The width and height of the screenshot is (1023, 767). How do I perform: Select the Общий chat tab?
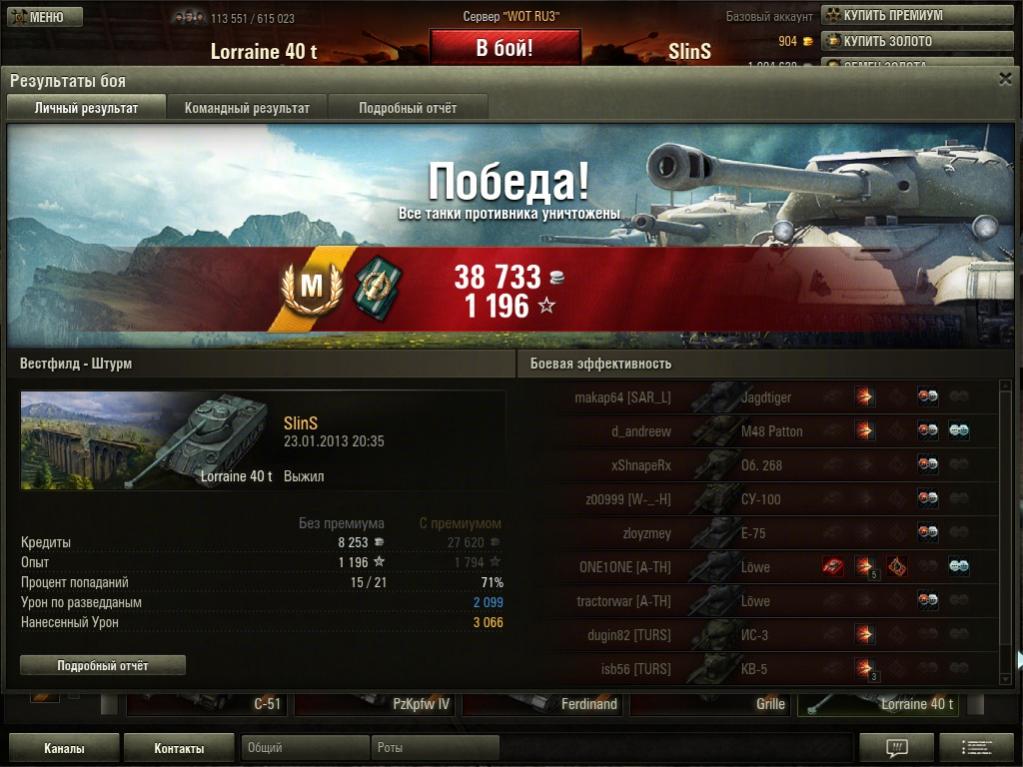tap(304, 748)
